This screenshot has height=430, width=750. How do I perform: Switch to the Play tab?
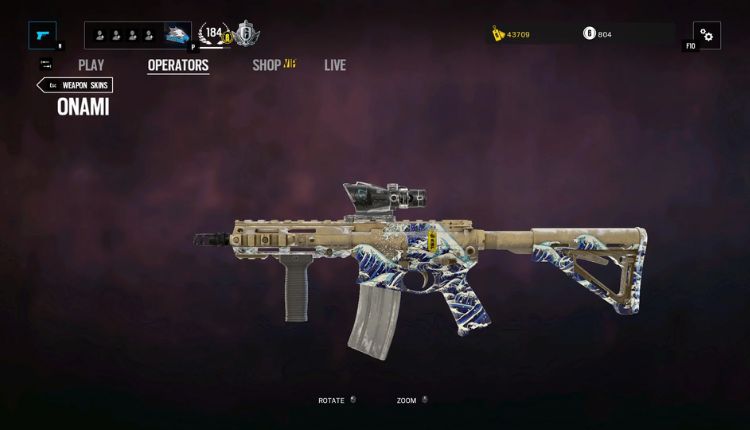(x=91, y=66)
